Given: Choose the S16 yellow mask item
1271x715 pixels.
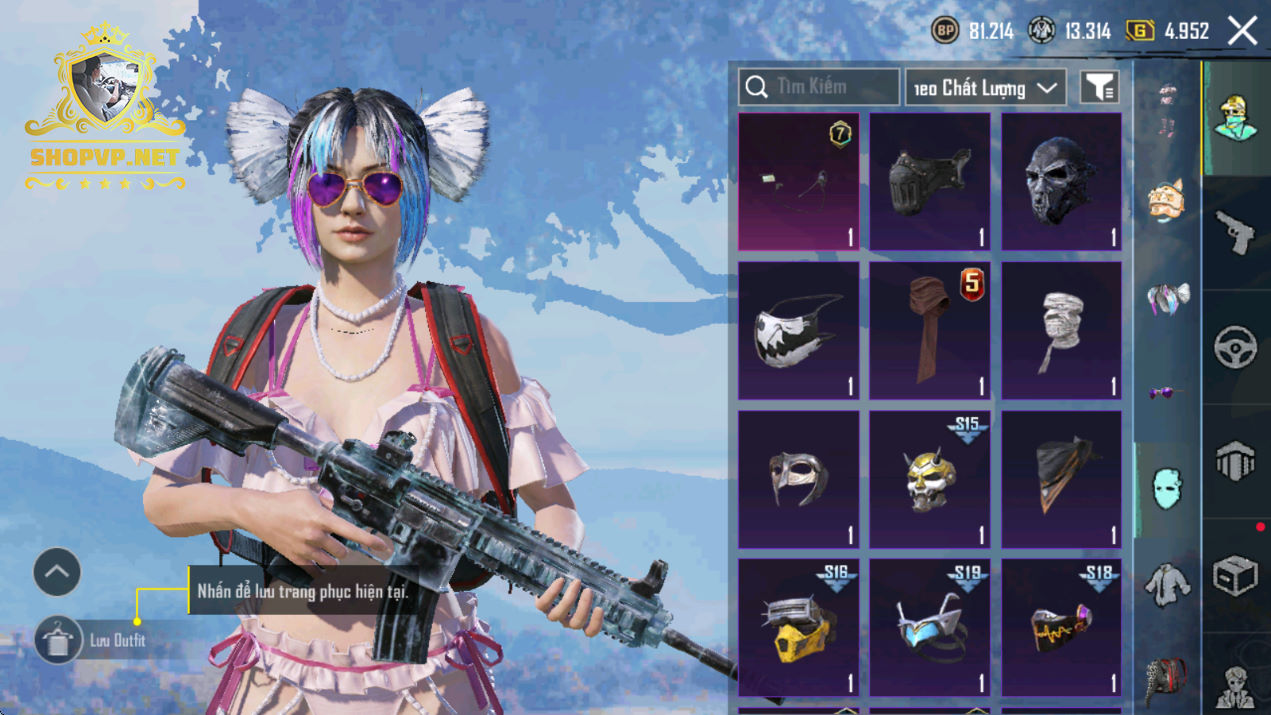Looking at the screenshot, I should click(x=798, y=627).
